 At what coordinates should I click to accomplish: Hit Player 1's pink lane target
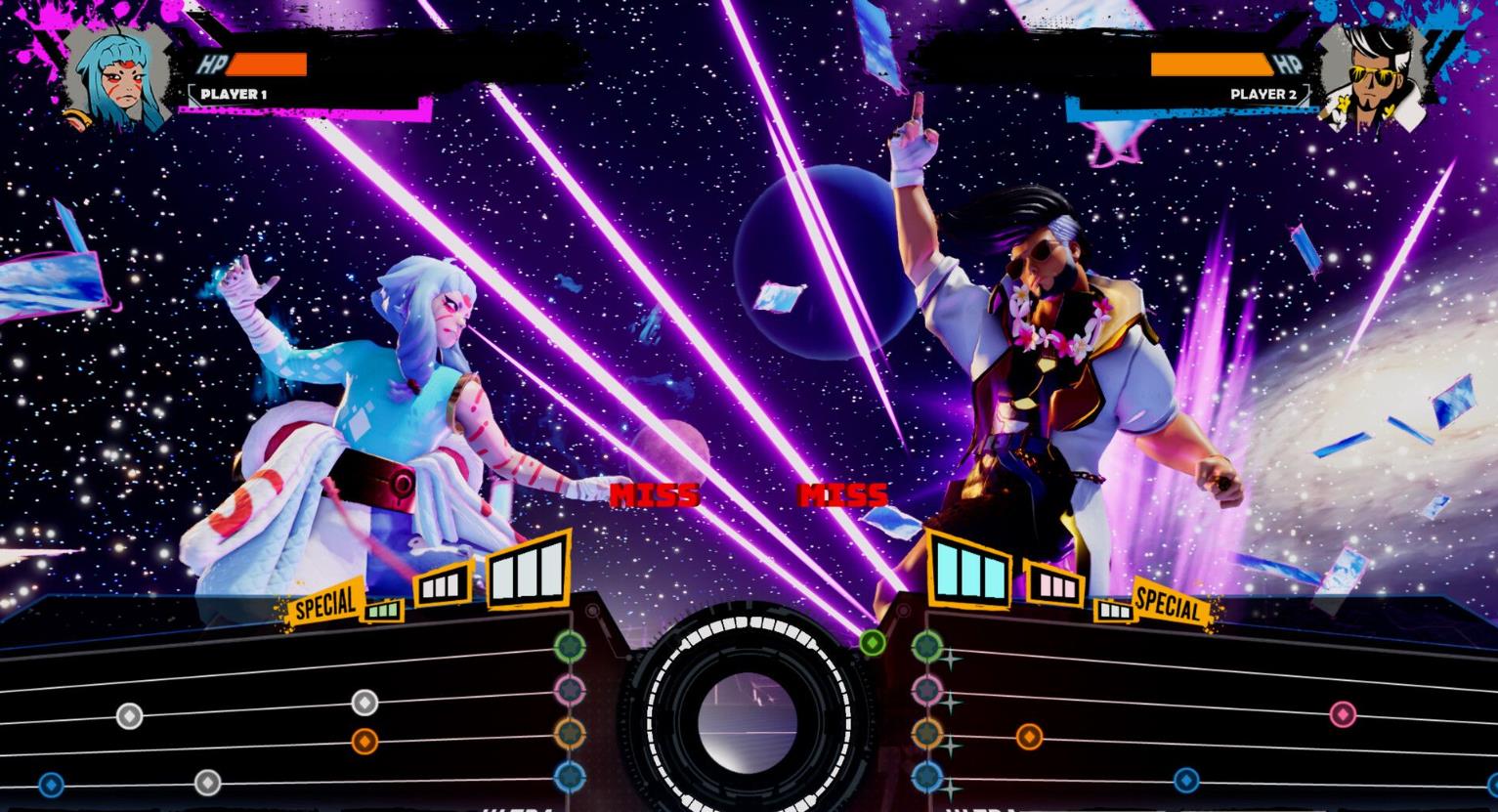(569, 690)
